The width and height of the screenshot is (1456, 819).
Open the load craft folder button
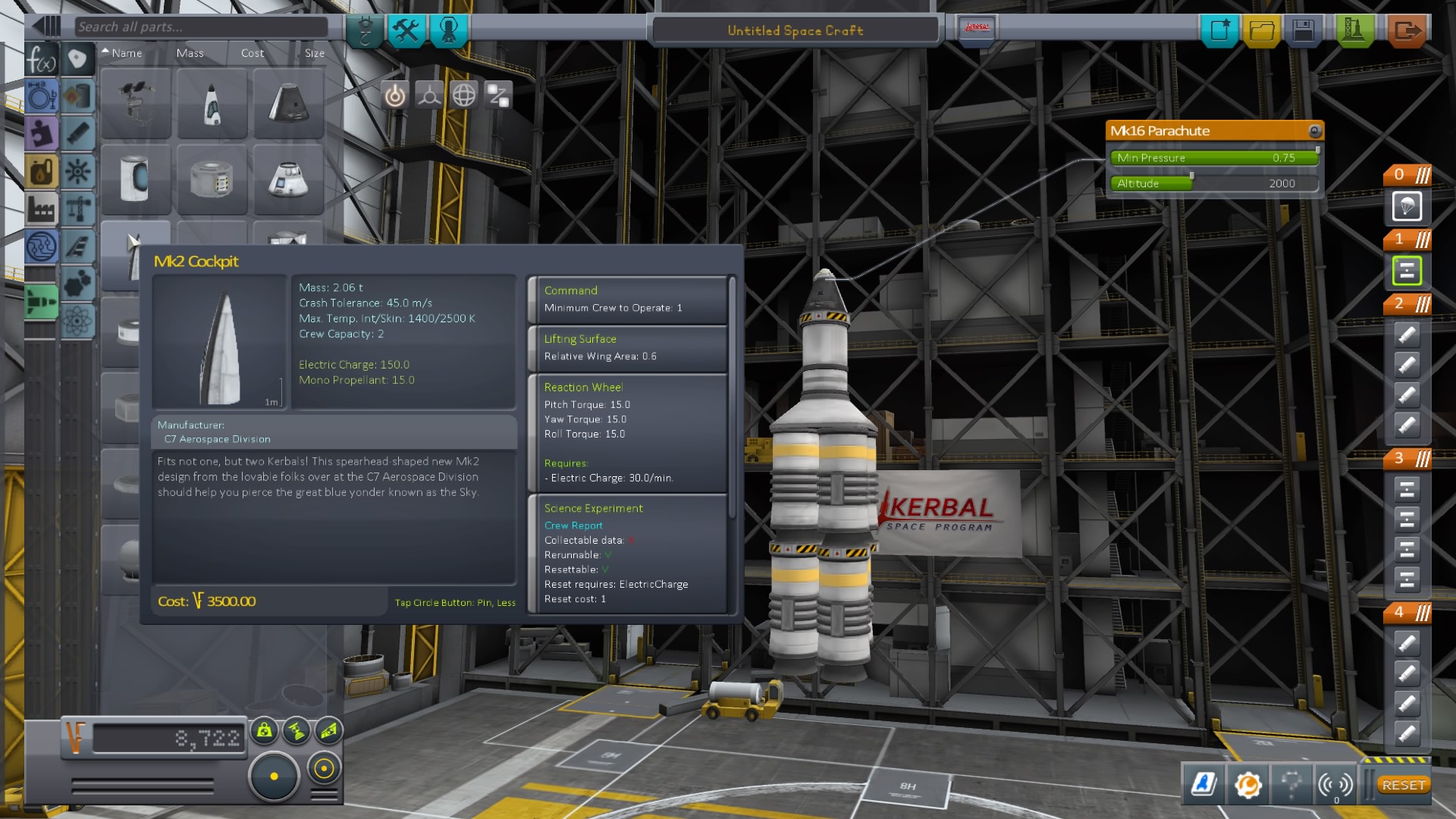point(1262,31)
